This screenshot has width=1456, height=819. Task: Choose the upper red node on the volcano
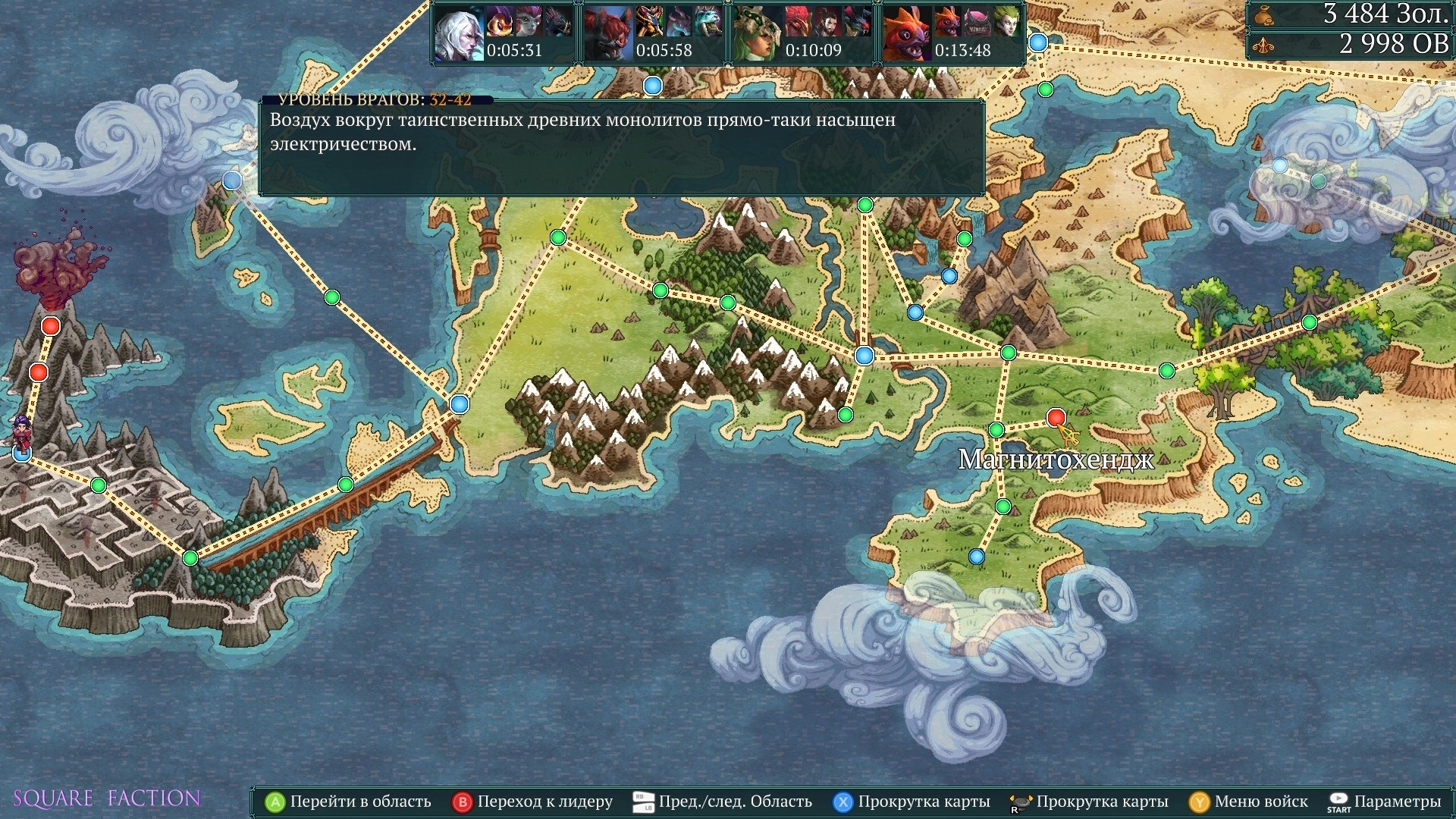51,326
